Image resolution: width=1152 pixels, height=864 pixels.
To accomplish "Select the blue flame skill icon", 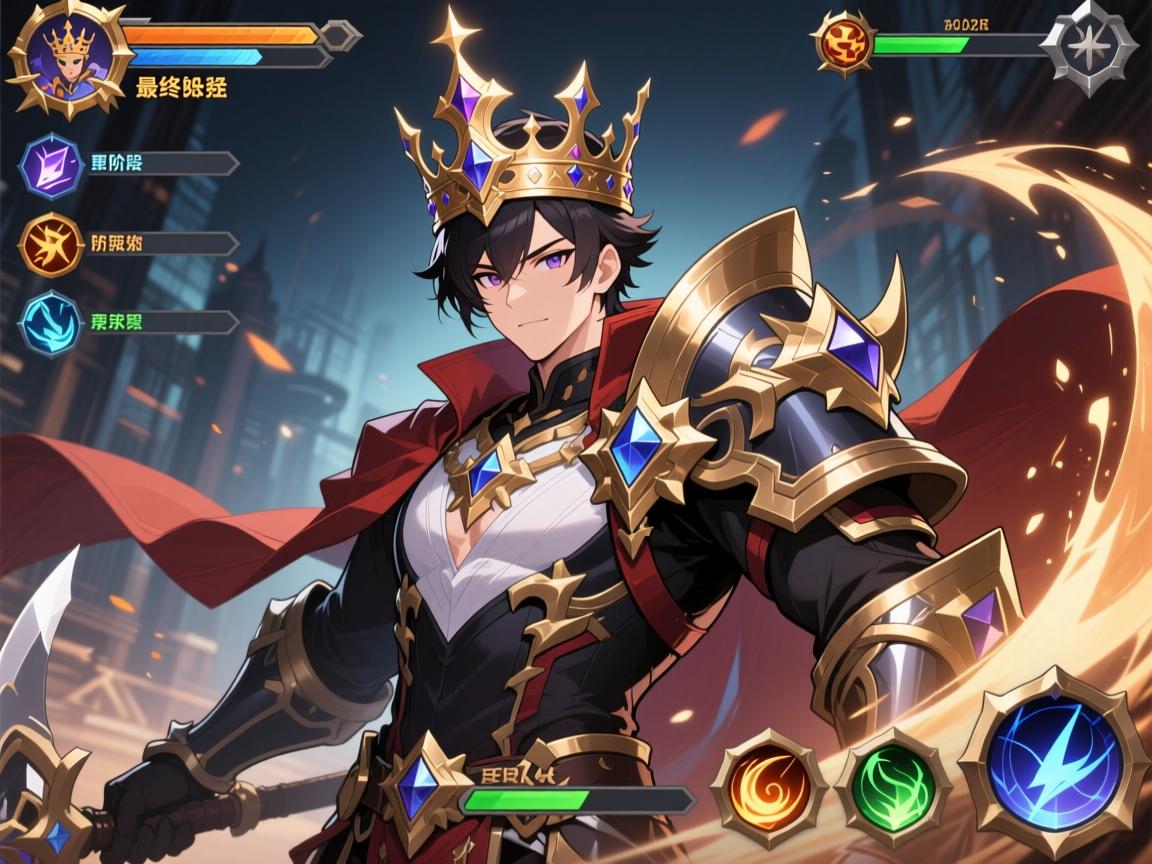I will click(51, 323).
